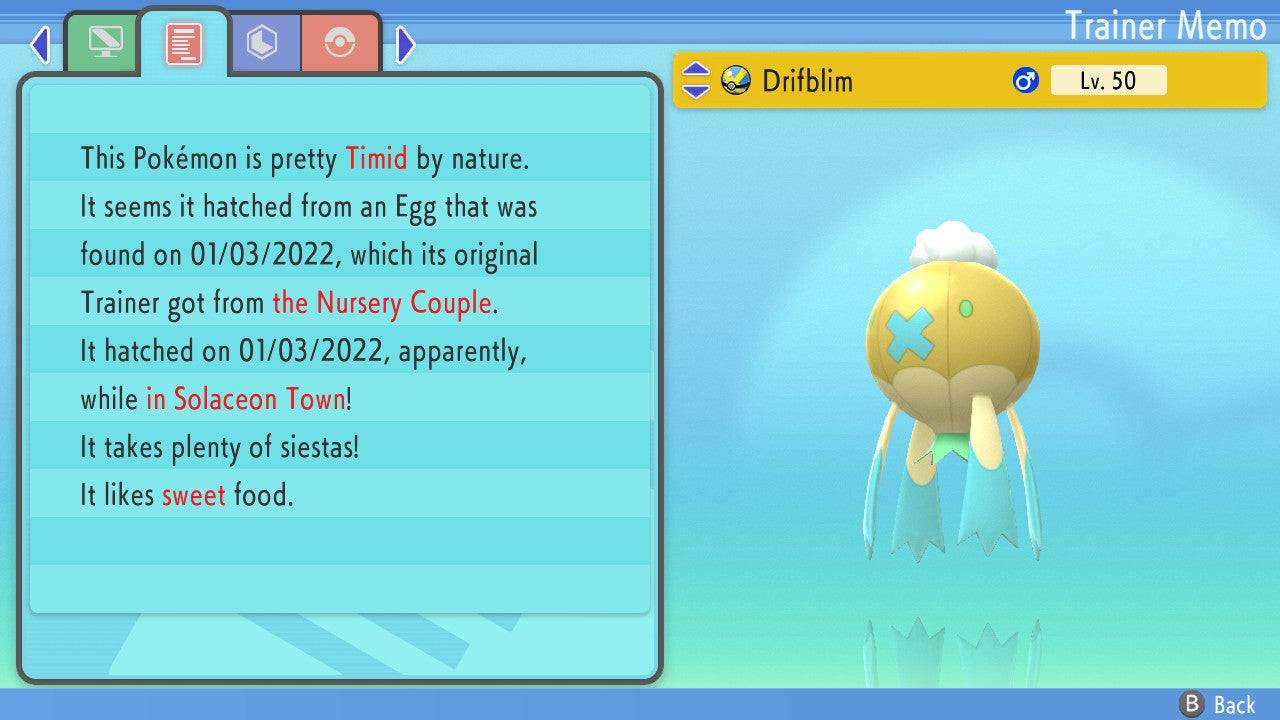This screenshot has height=720, width=1280.
Task: Select the red Trainer Memo tab
Action: click(x=184, y=44)
